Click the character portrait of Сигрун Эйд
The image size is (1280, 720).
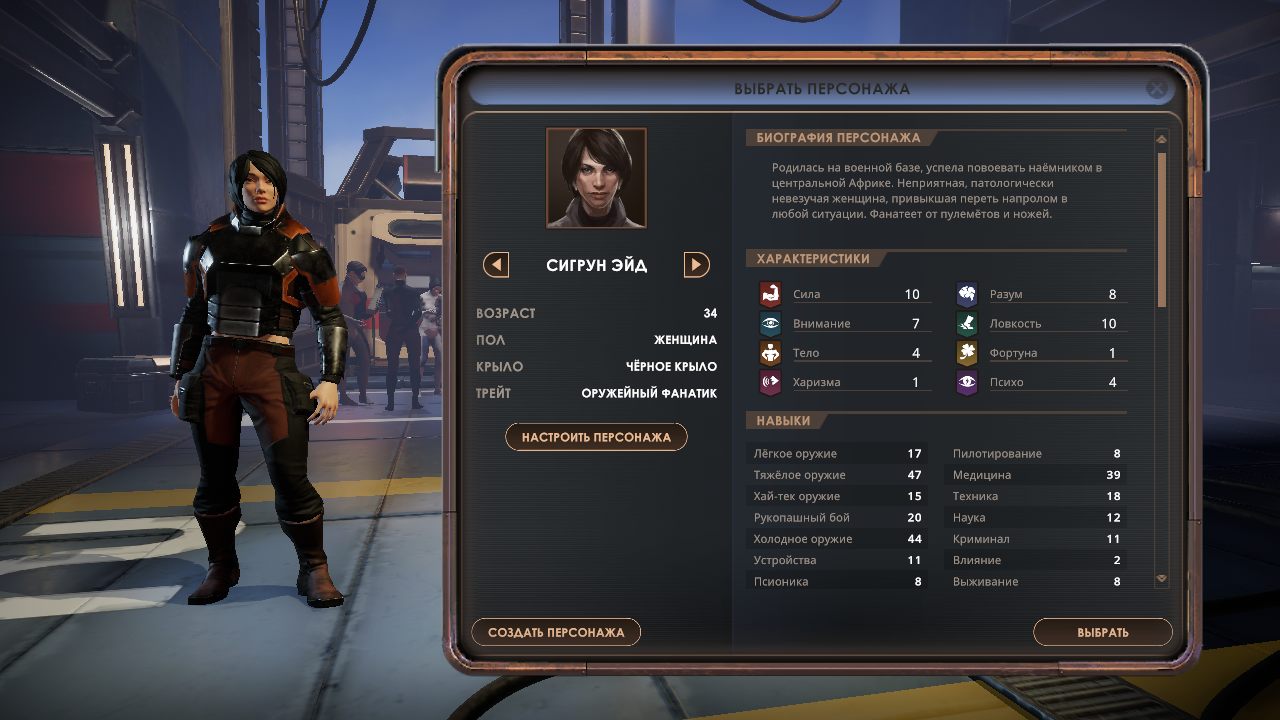(x=596, y=177)
